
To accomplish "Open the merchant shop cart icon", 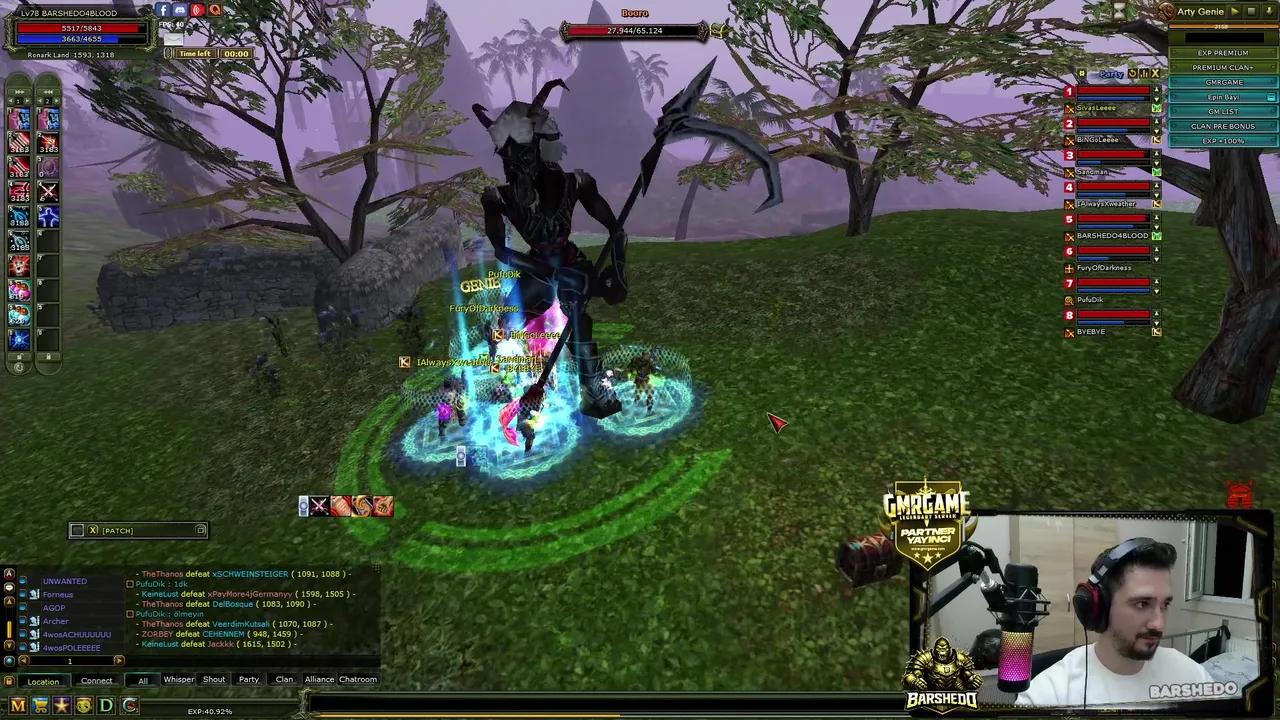I will [x=40, y=705].
